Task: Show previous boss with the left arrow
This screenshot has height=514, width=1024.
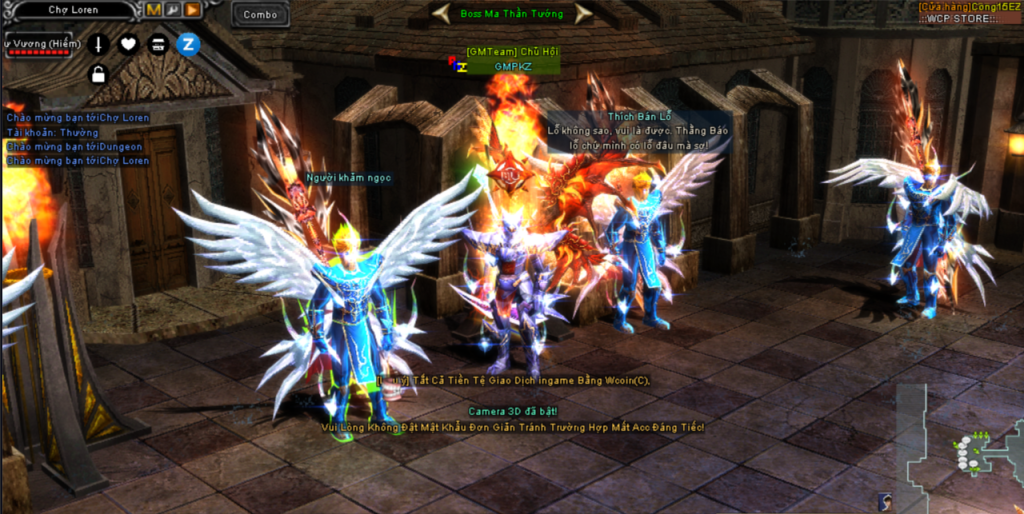Action: pyautogui.click(x=440, y=13)
